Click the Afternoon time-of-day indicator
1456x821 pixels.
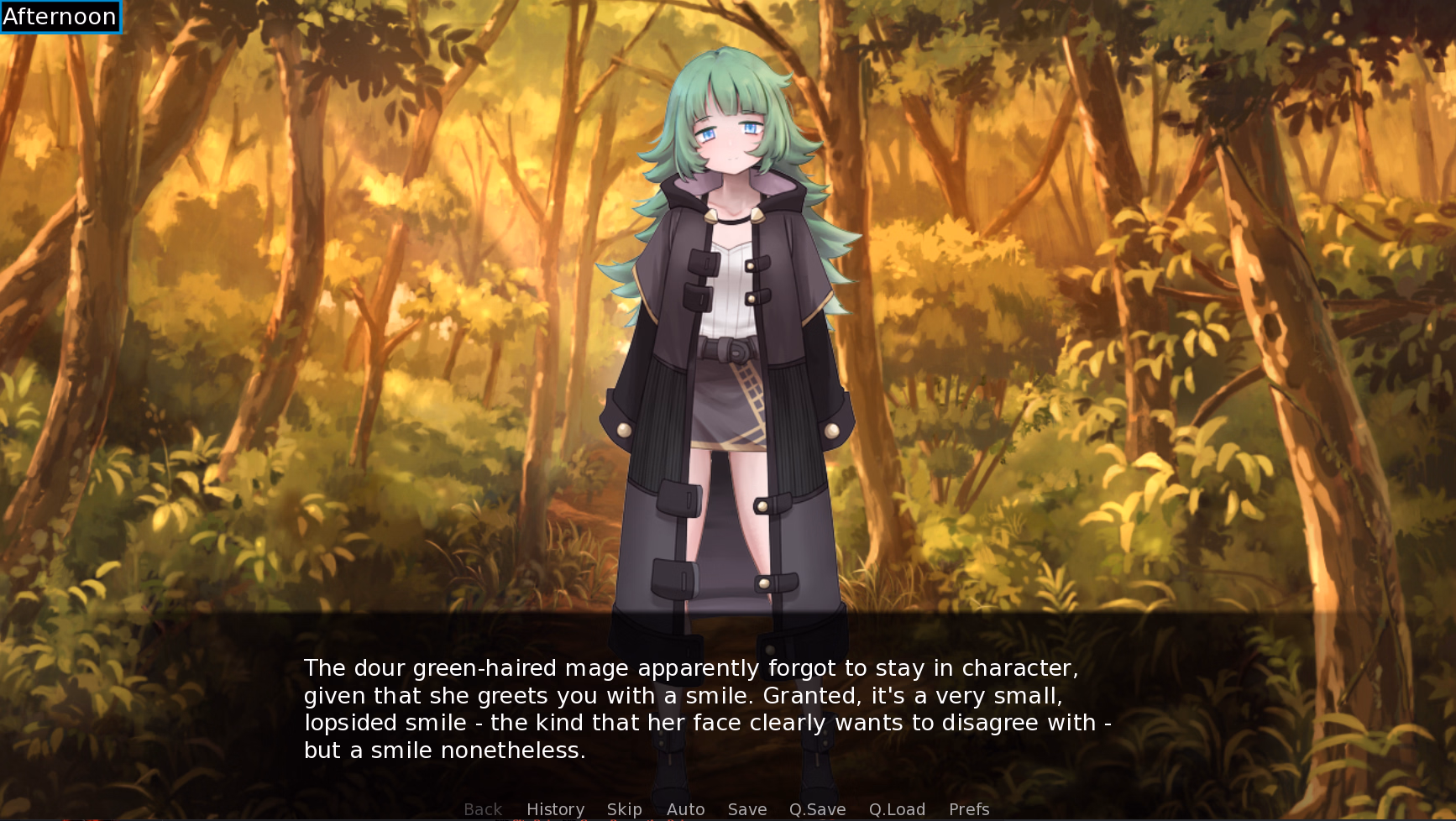point(60,16)
